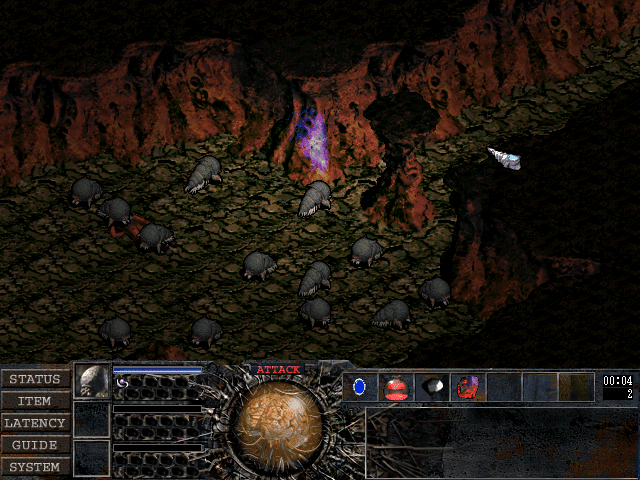Open the SYSTEM menu
Screen dimensions: 640x480
35,467
